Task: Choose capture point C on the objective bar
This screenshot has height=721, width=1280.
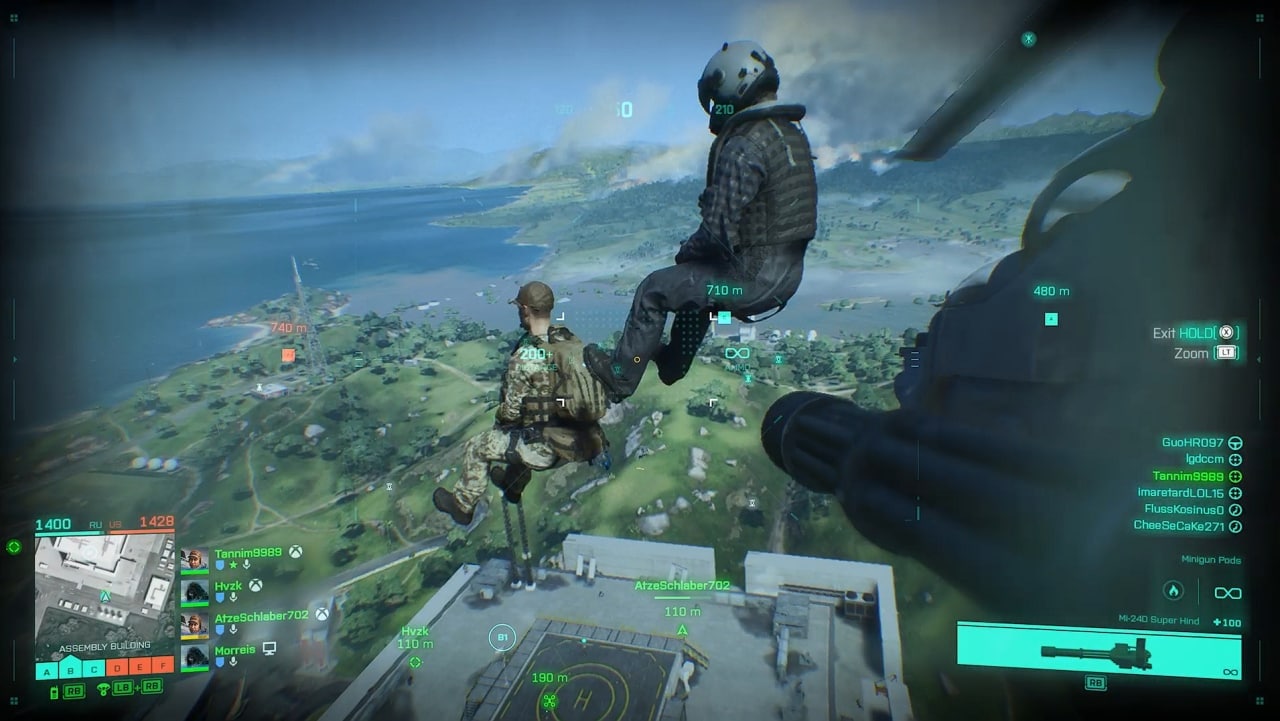Action: [x=94, y=669]
